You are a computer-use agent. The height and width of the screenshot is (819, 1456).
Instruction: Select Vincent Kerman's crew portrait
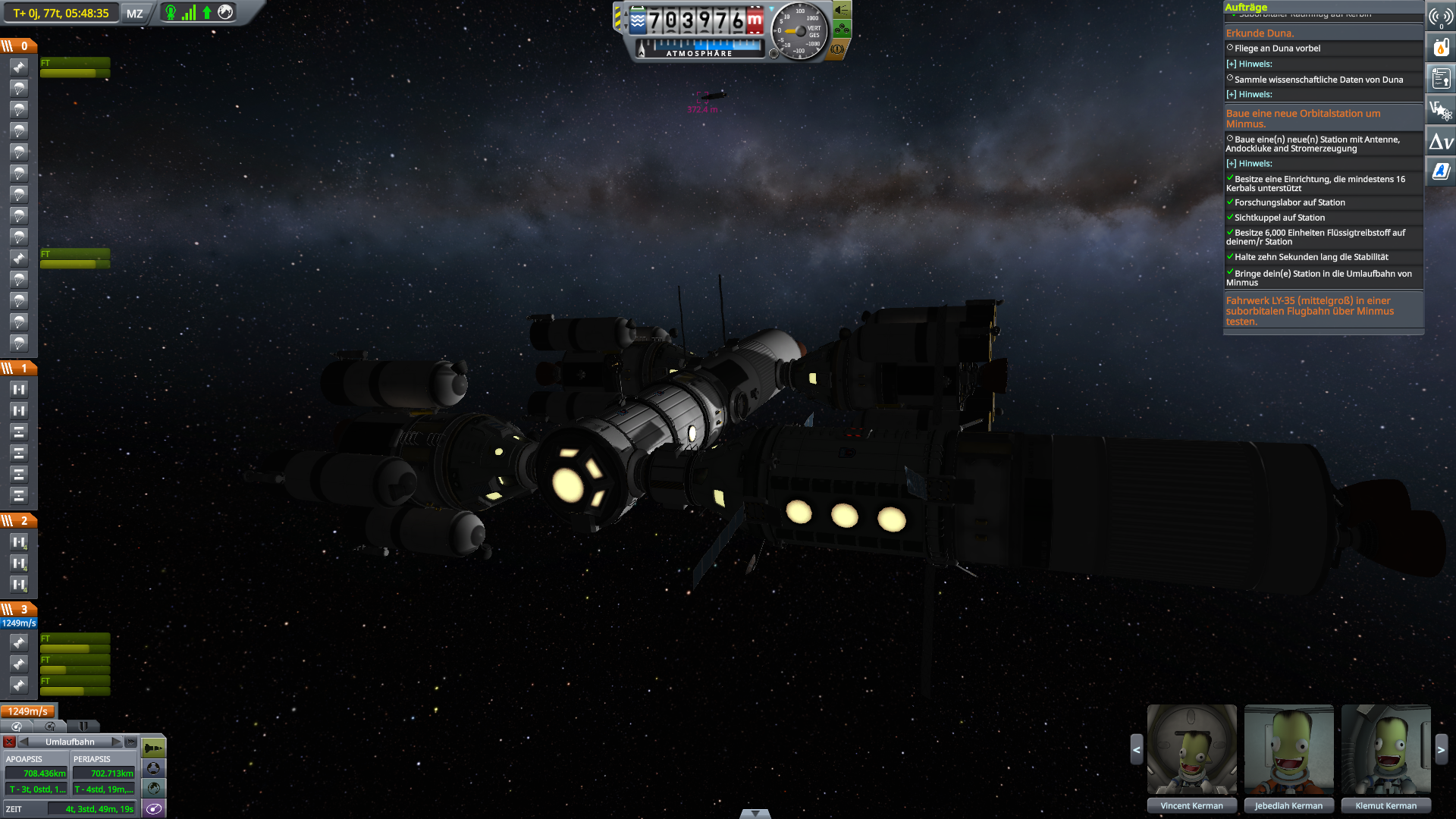click(x=1191, y=750)
